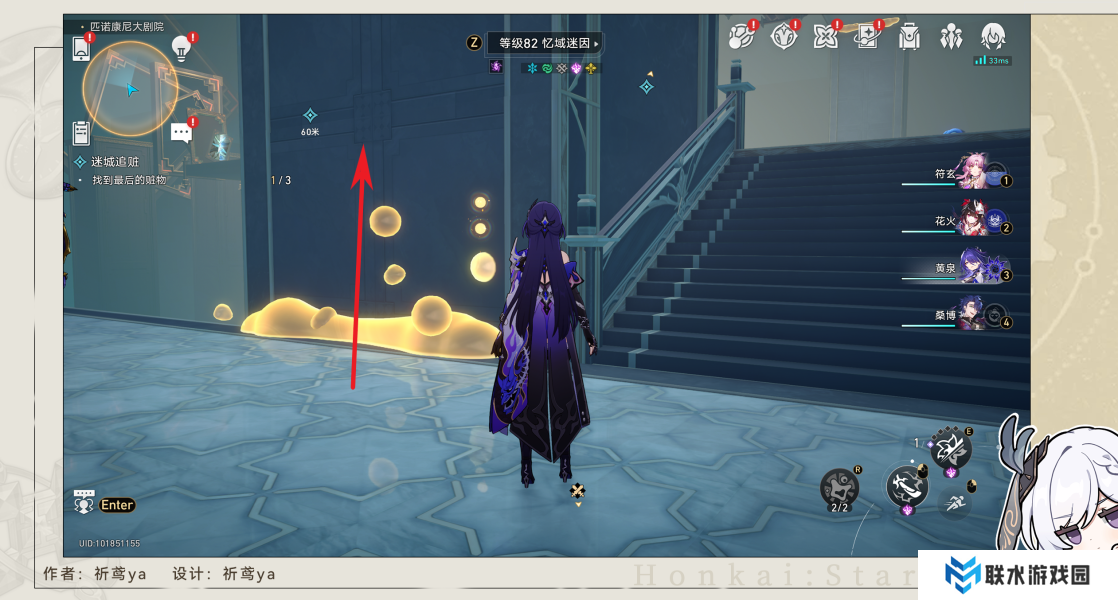This screenshot has width=1118, height=600.
Task: Open the clipboard mission log icon
Action: (x=82, y=132)
